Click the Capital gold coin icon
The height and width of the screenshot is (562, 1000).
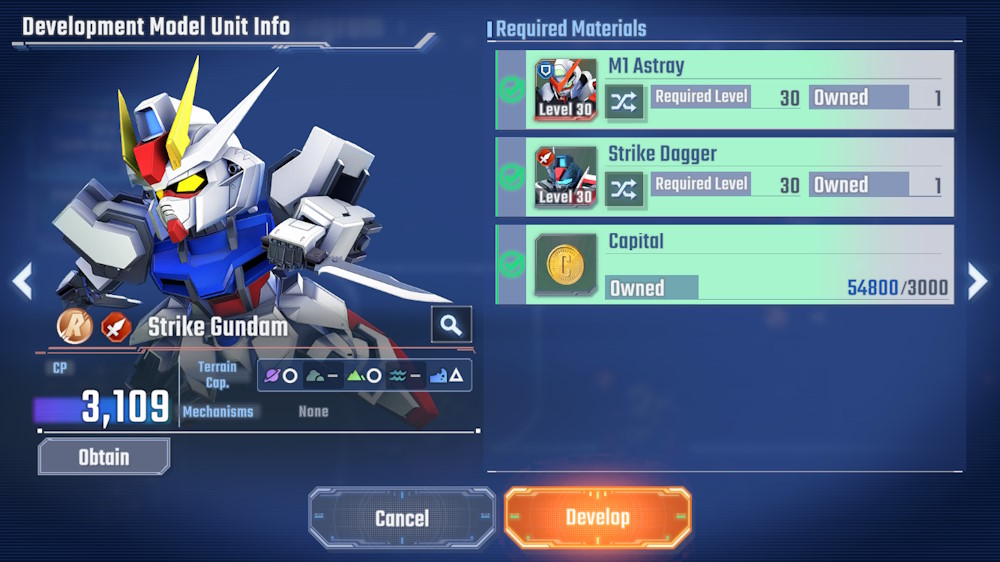[565, 265]
